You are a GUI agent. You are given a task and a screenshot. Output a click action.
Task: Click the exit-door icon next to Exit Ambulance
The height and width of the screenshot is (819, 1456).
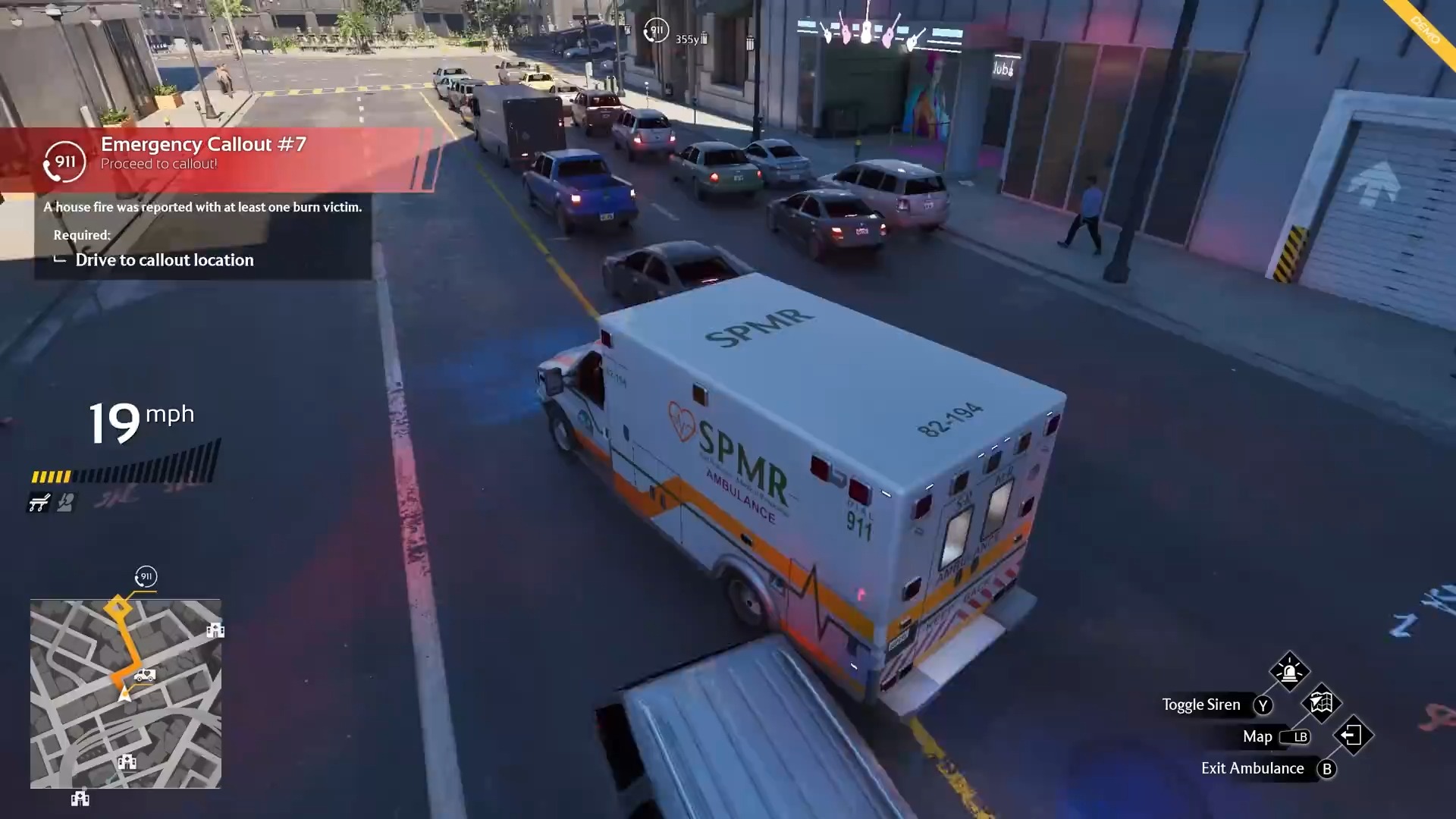point(1354,736)
